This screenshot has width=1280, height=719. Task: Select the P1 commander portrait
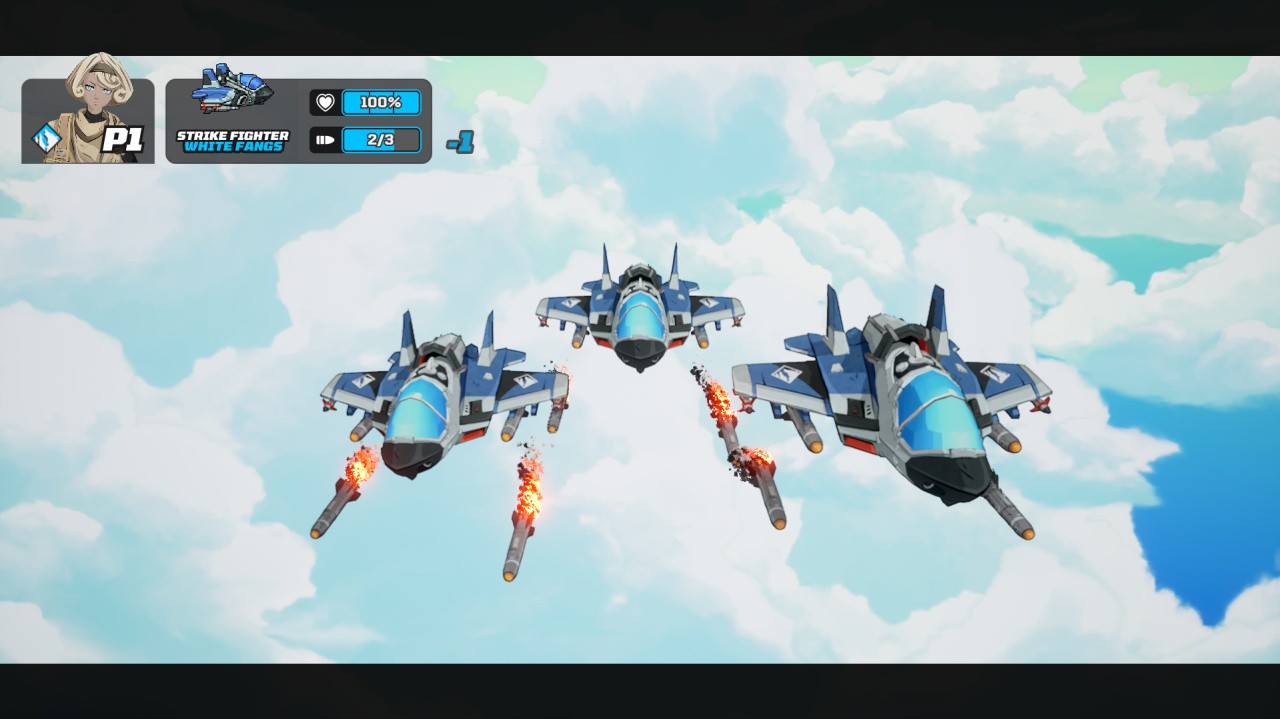[x=98, y=108]
